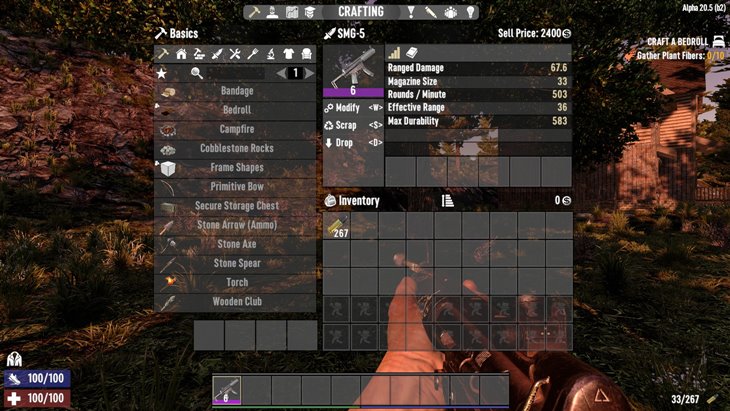The width and height of the screenshot is (730, 411).
Task: Select the Secure Storage Chest recipe
Action: coord(236,206)
